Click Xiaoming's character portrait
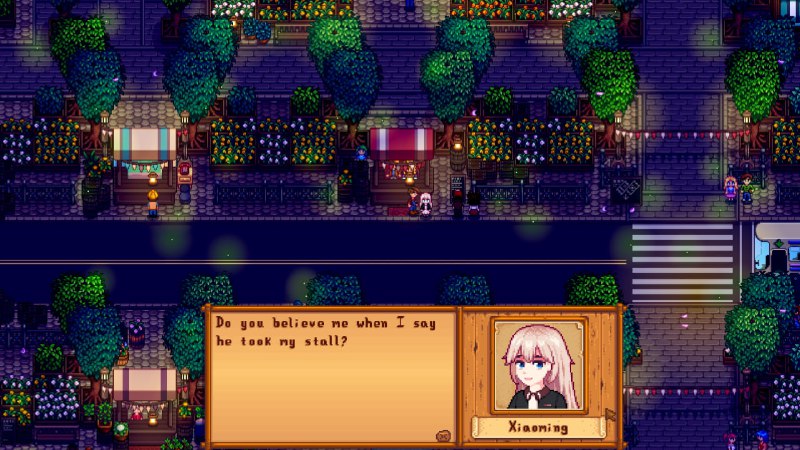This screenshot has width=800, height=450. click(x=539, y=366)
